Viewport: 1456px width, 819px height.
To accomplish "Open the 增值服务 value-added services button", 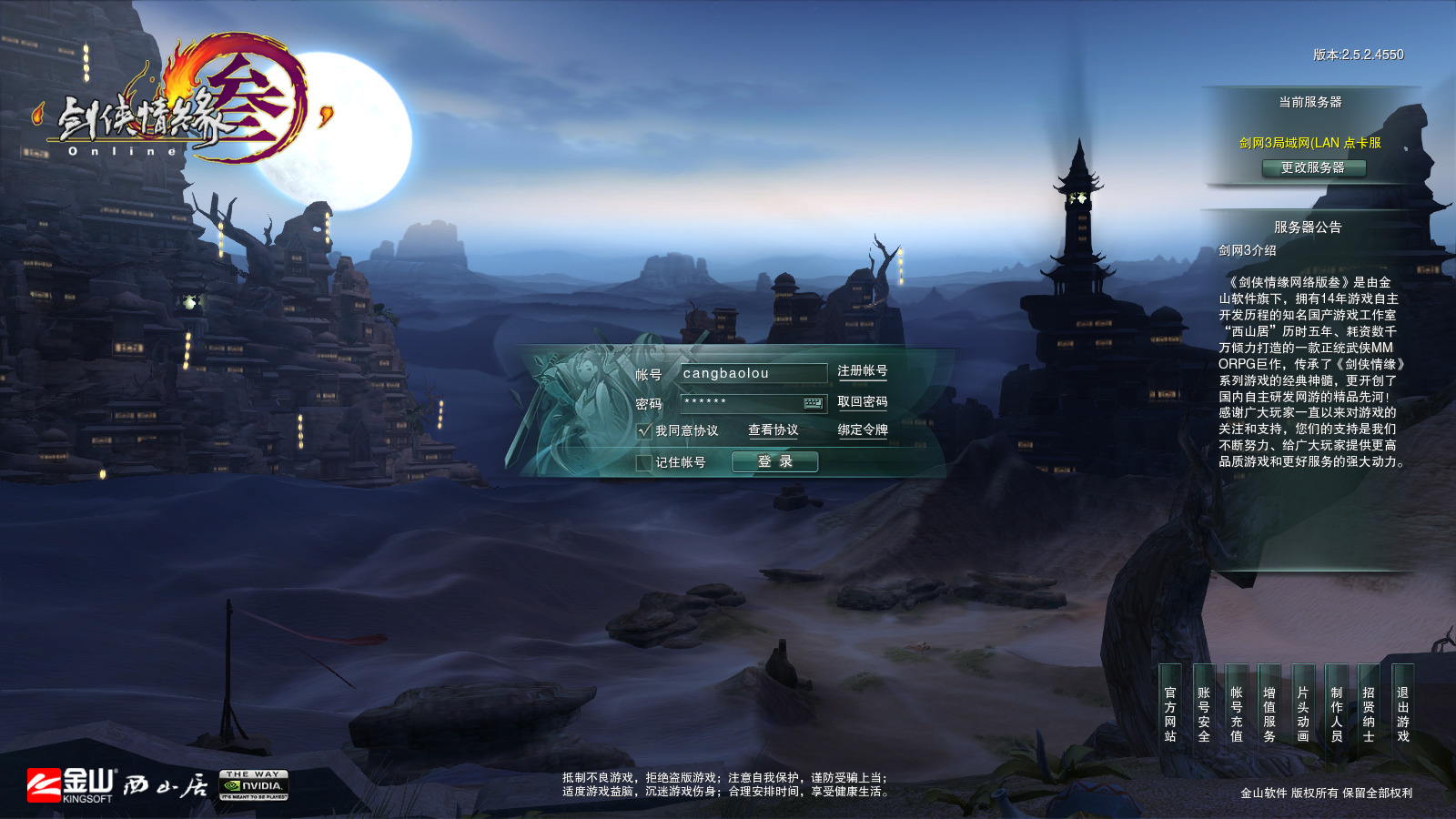I will point(1269,714).
